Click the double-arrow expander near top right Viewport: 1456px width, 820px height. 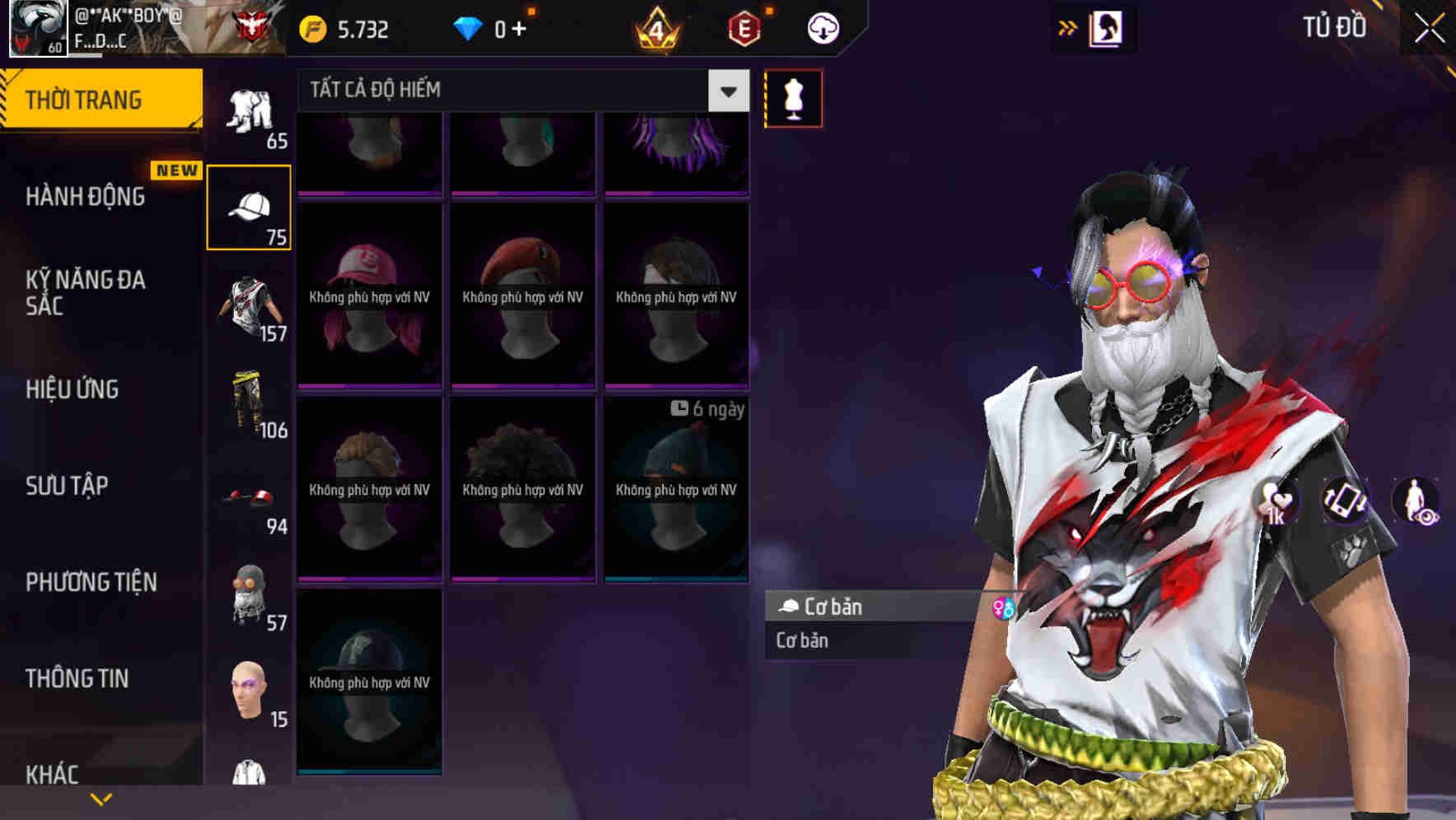point(1068,27)
